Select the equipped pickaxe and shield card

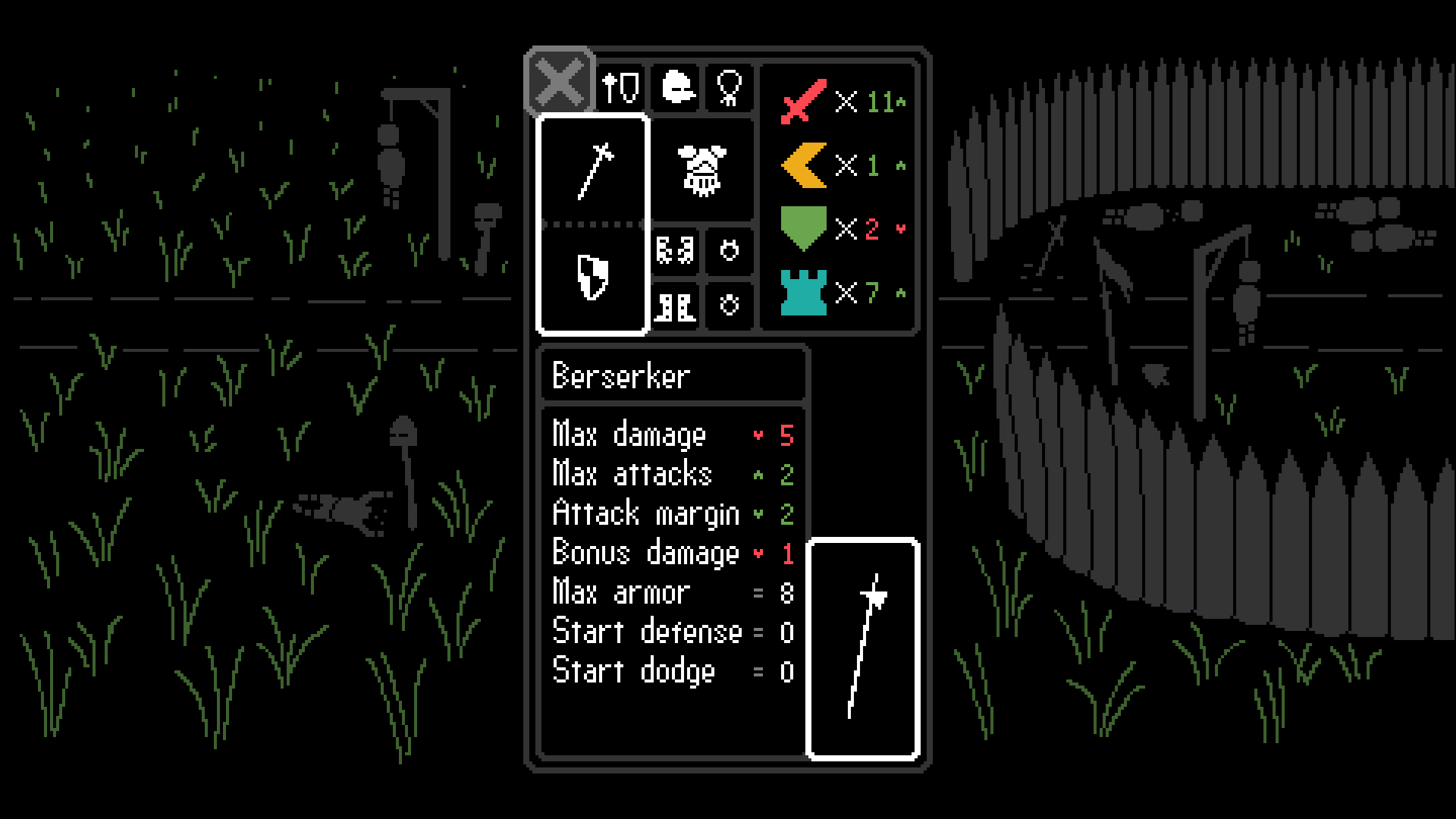[x=594, y=222]
